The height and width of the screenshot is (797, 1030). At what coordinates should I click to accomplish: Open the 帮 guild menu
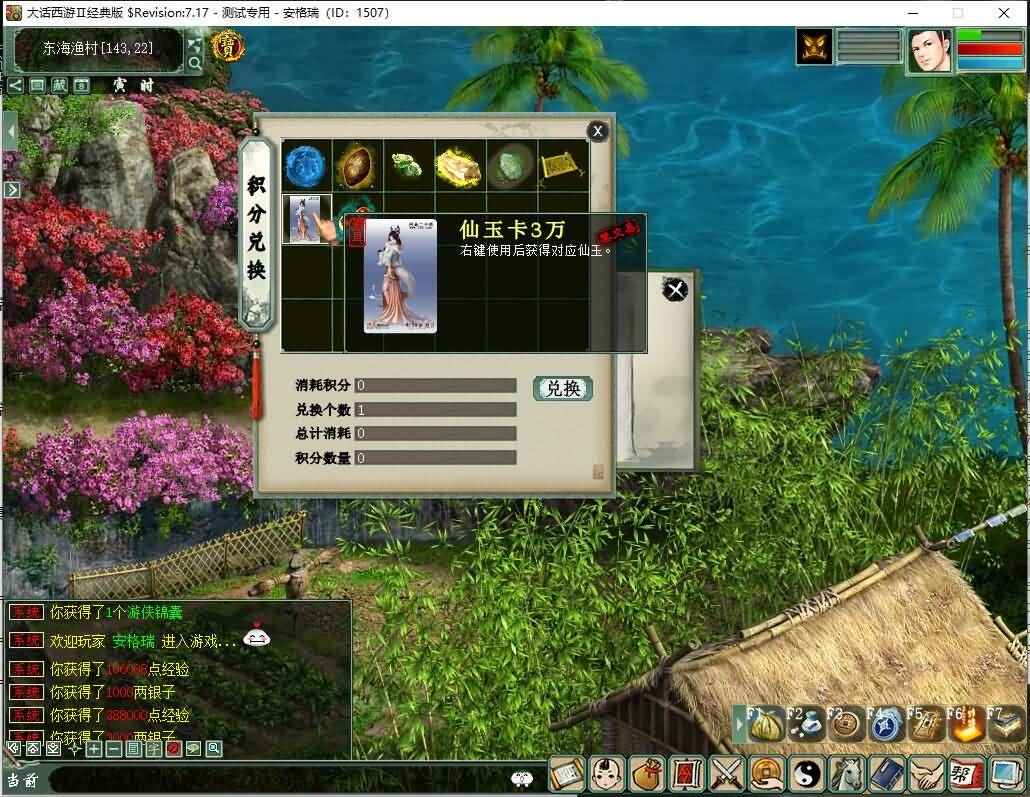pyautogui.click(x=966, y=773)
